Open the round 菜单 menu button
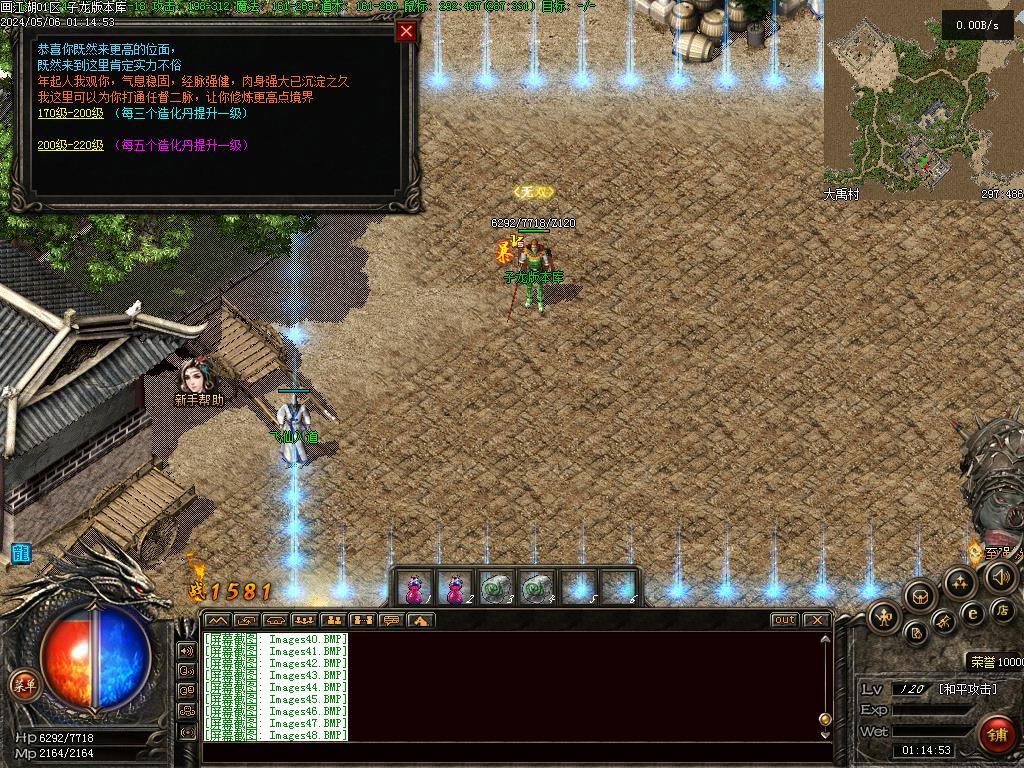1024x768 pixels. point(24,685)
